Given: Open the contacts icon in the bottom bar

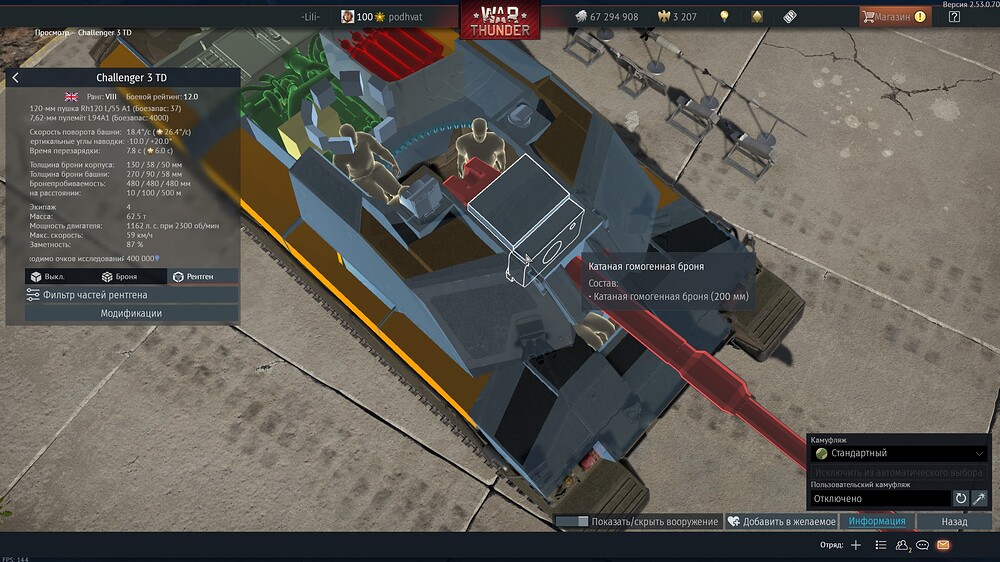Looking at the screenshot, I should pyautogui.click(x=902, y=545).
